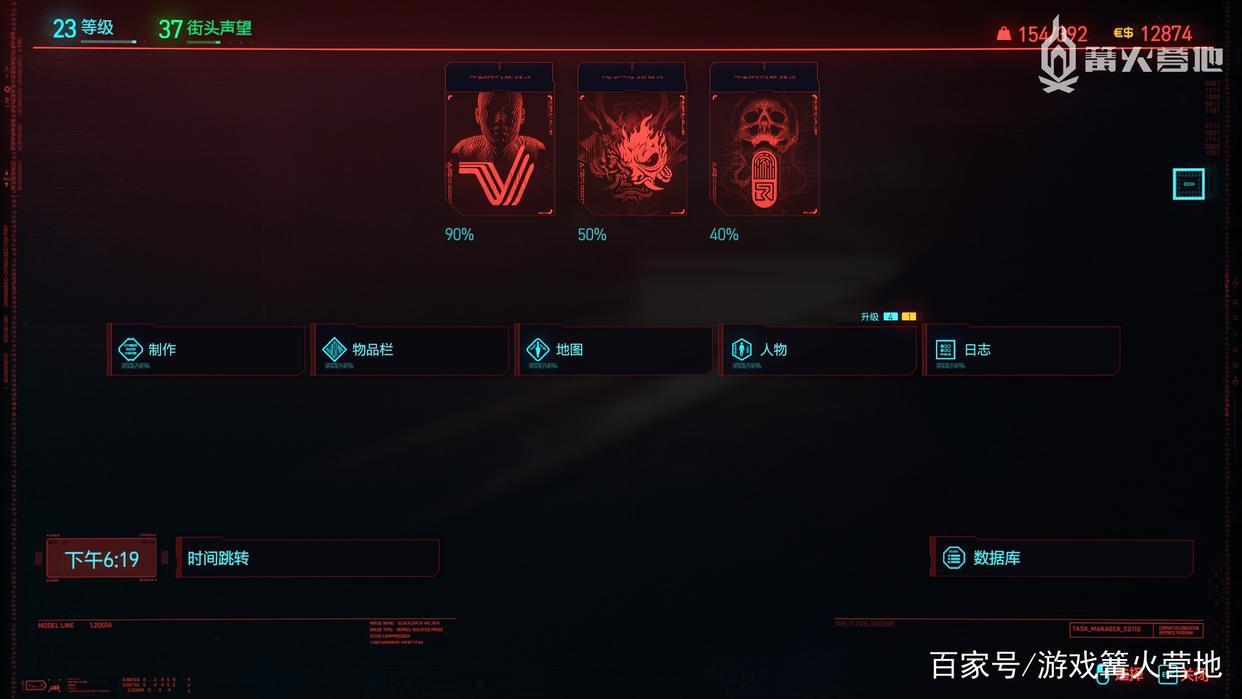
Task: Select the Samurai demon card at 50%
Action: (x=631, y=140)
